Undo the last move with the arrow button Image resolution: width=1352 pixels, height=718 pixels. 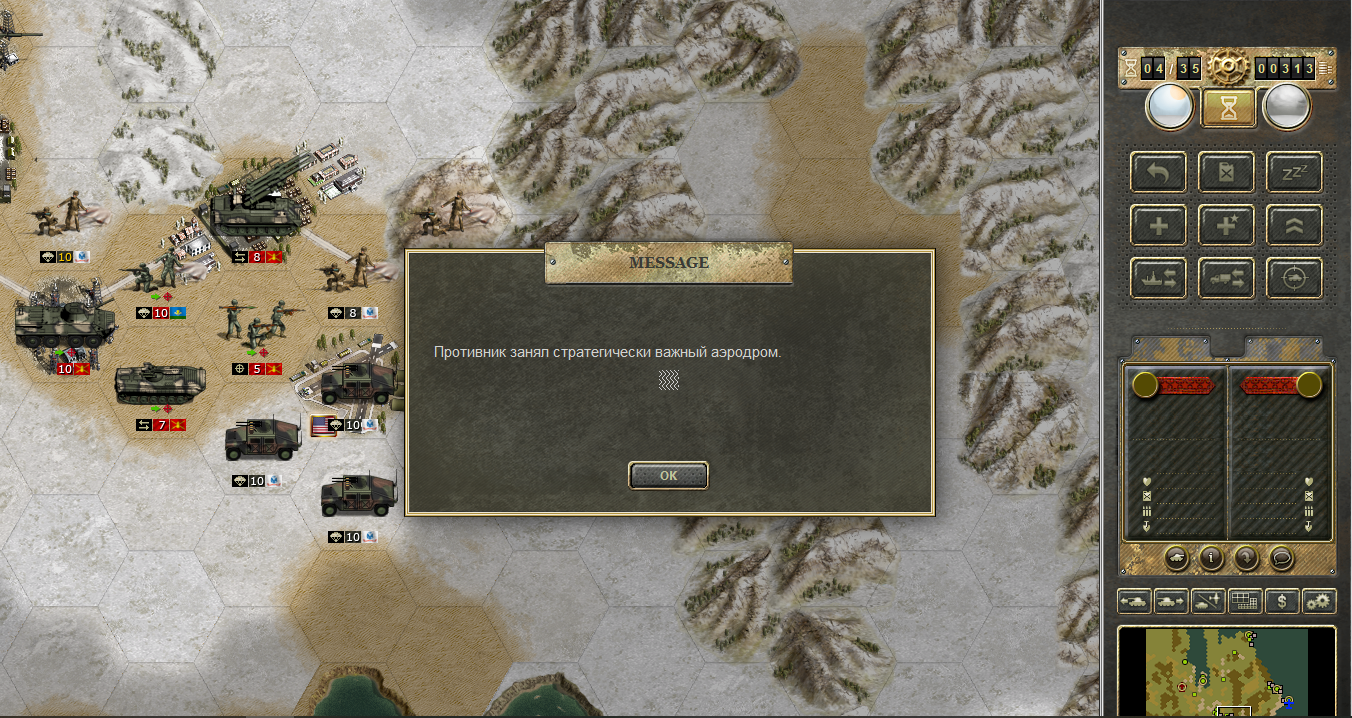pyautogui.click(x=1158, y=172)
